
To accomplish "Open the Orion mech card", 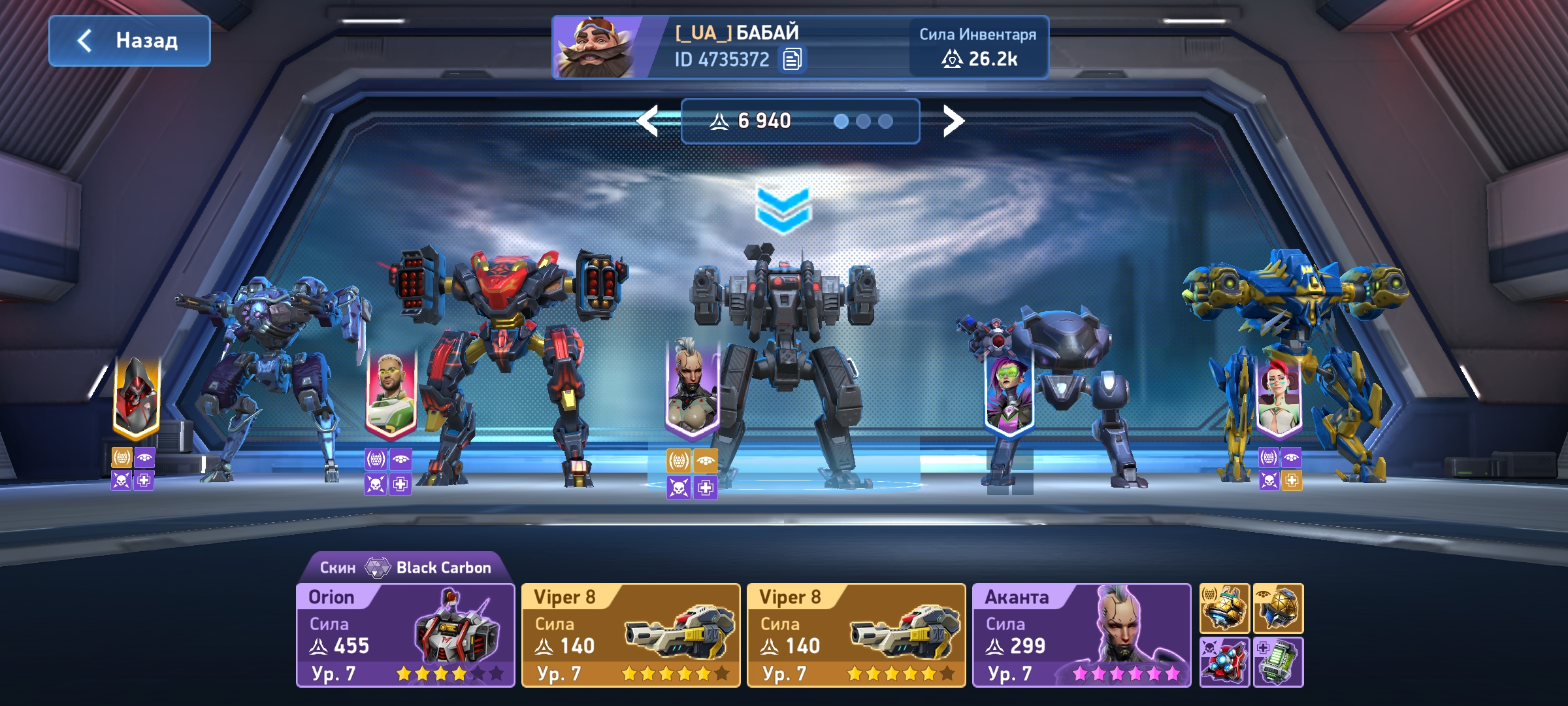I will [x=405, y=635].
